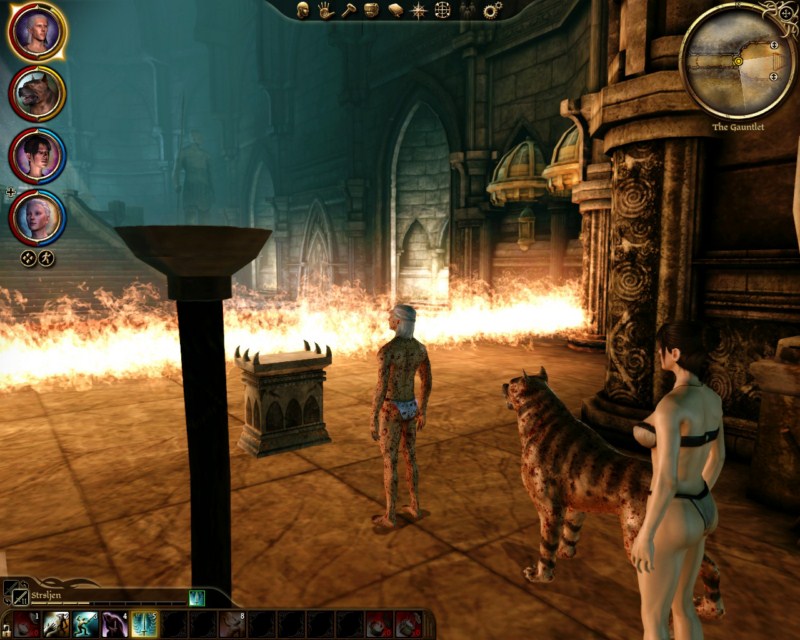This screenshot has width=800, height=640.
Task: Open game options with the gears icon
Action: coord(492,10)
